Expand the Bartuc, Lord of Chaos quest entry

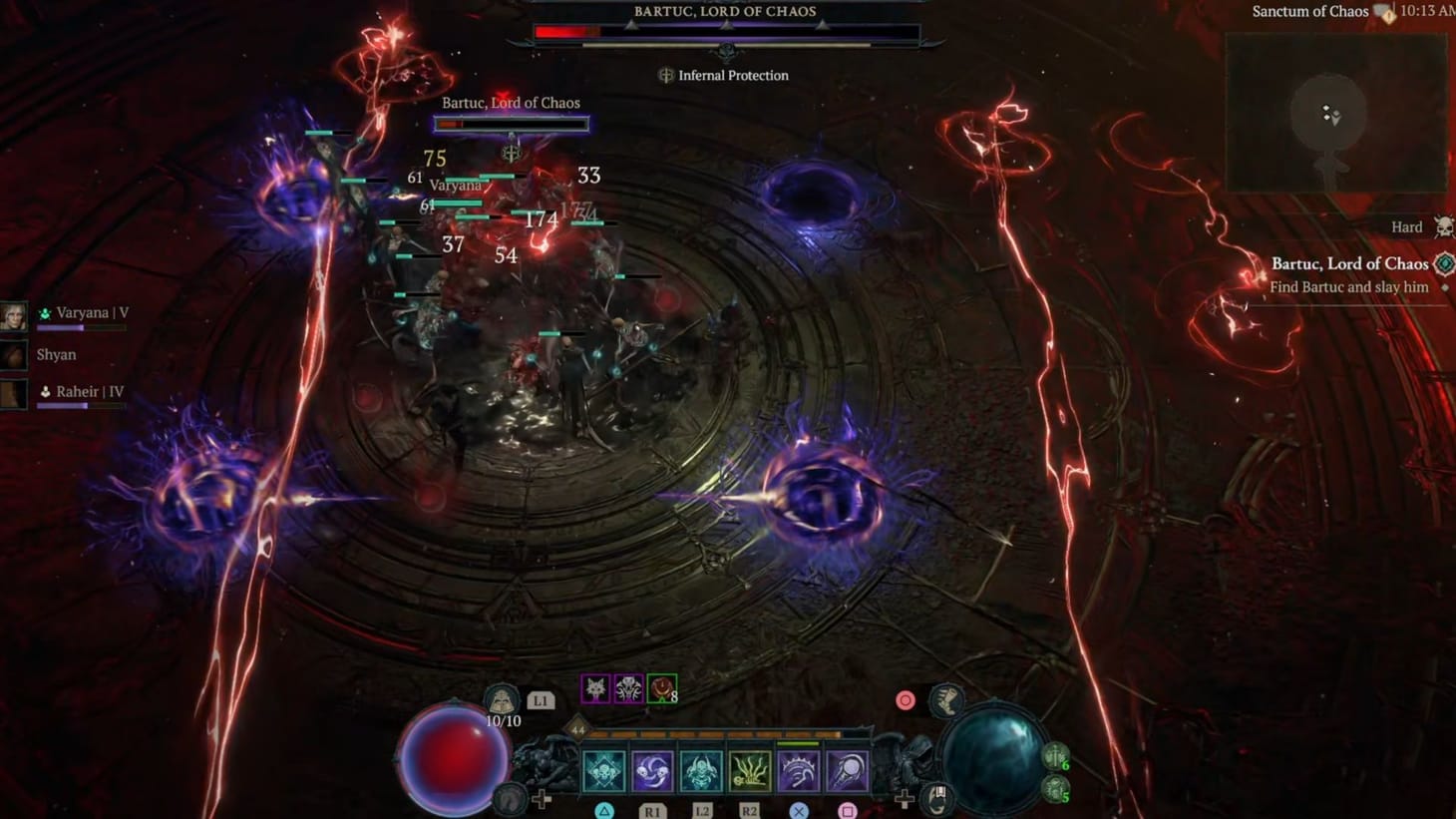[1350, 263]
